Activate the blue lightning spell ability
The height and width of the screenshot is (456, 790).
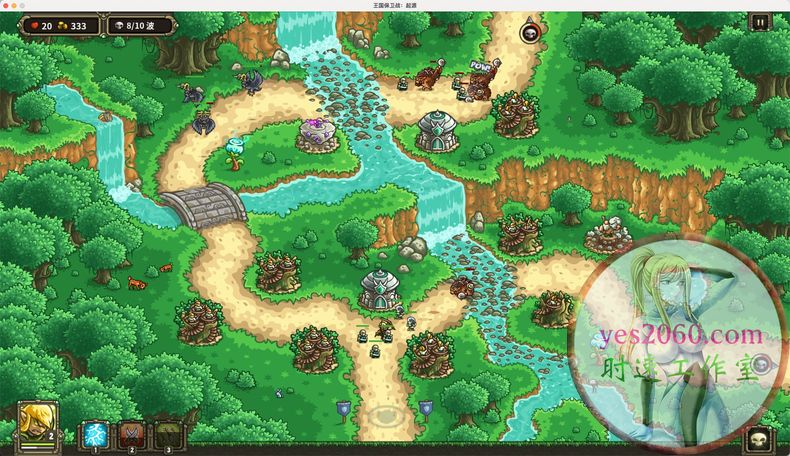pyautogui.click(x=97, y=433)
